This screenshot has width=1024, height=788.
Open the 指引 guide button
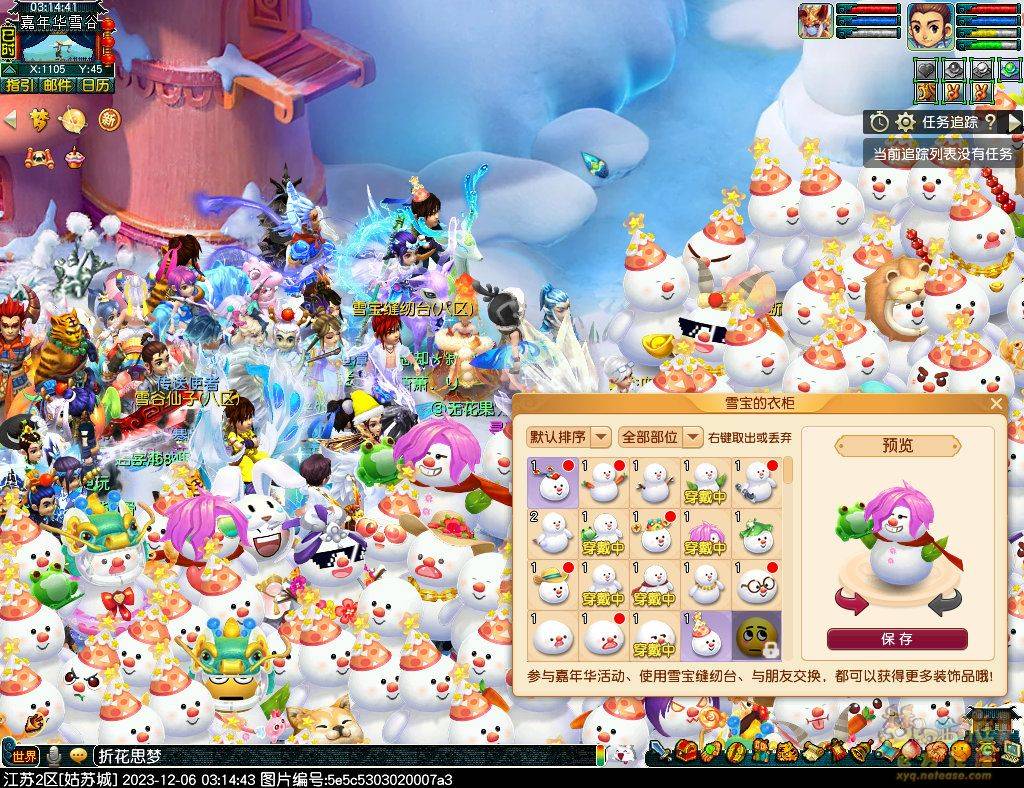pos(19,85)
